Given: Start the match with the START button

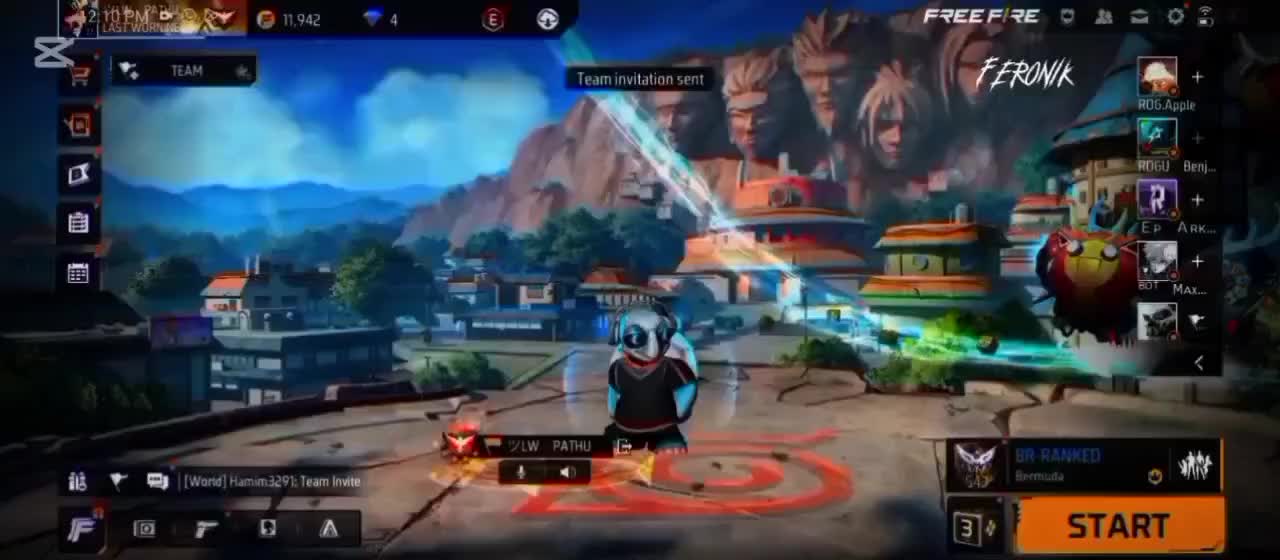Looking at the screenshot, I should [1120, 525].
